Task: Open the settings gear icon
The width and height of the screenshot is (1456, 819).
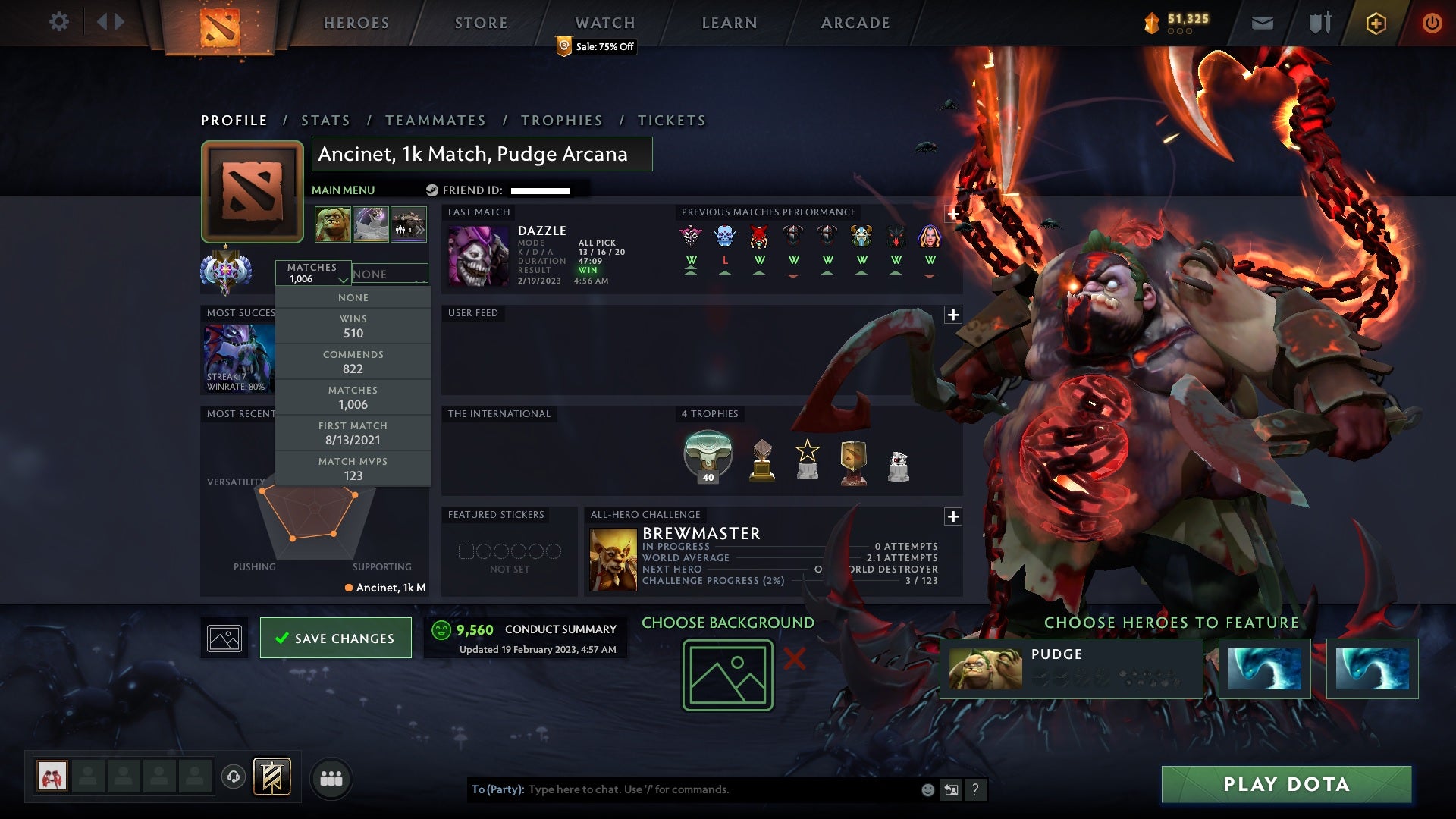Action: pyautogui.click(x=59, y=22)
